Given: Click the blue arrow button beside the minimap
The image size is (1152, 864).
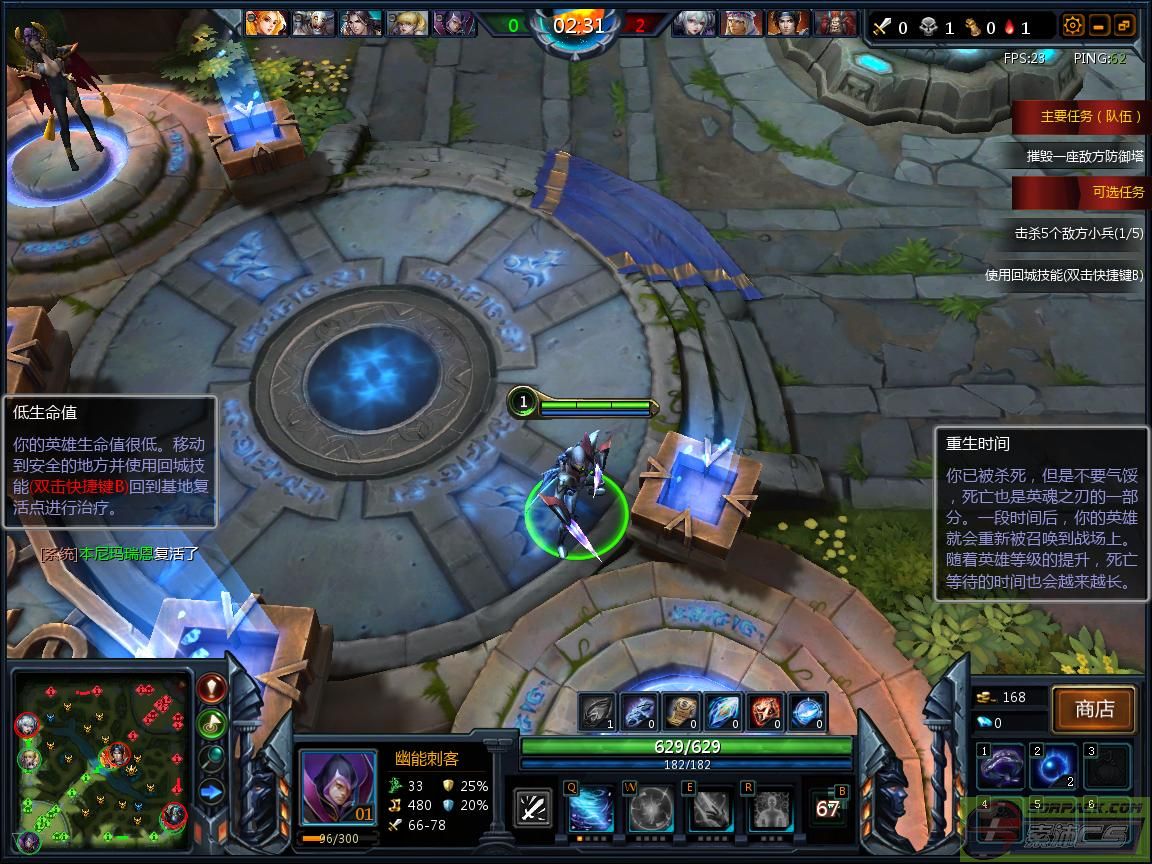Looking at the screenshot, I should coord(211,792).
